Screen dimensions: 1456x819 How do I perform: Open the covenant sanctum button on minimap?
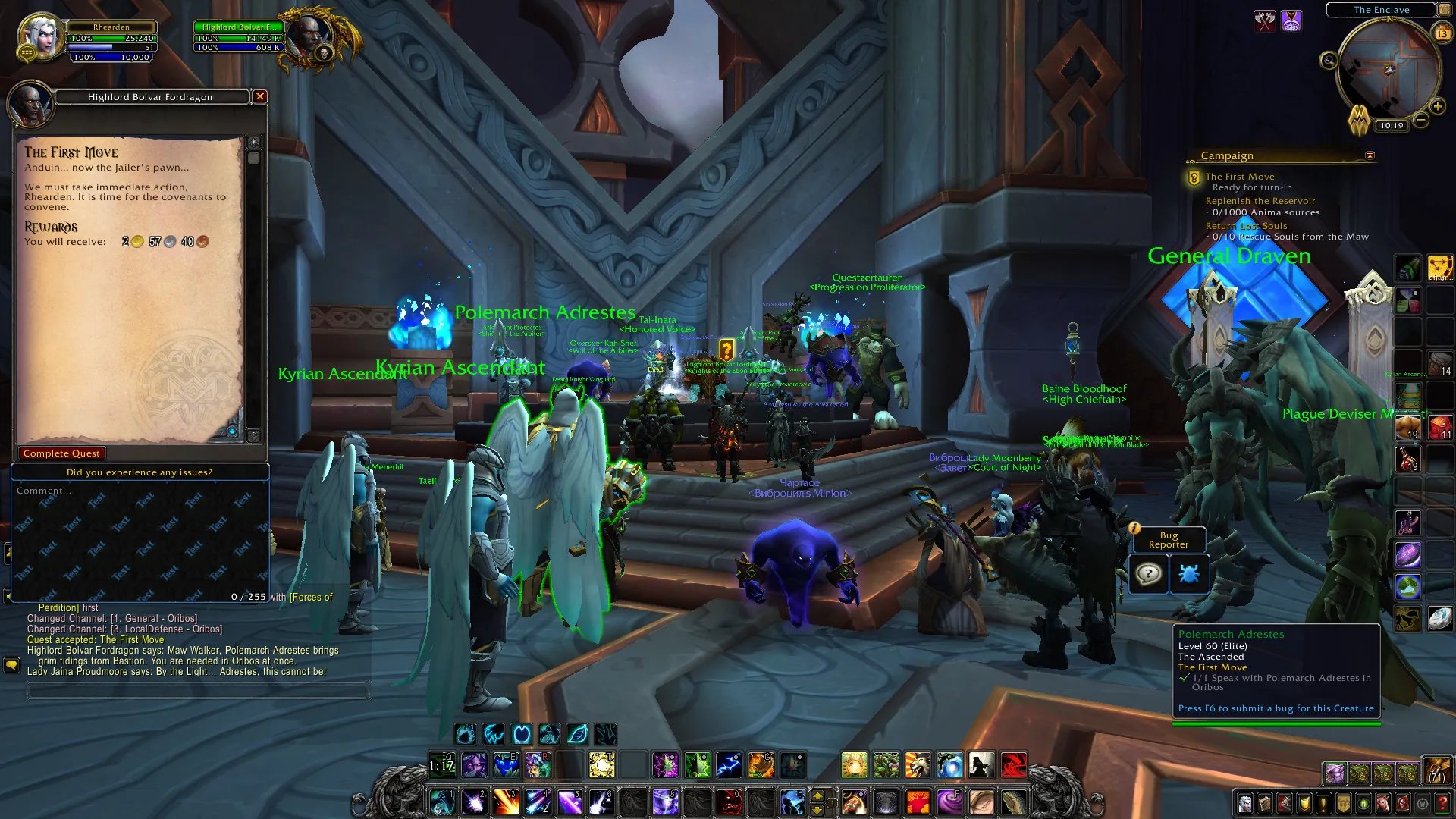click(x=1358, y=119)
